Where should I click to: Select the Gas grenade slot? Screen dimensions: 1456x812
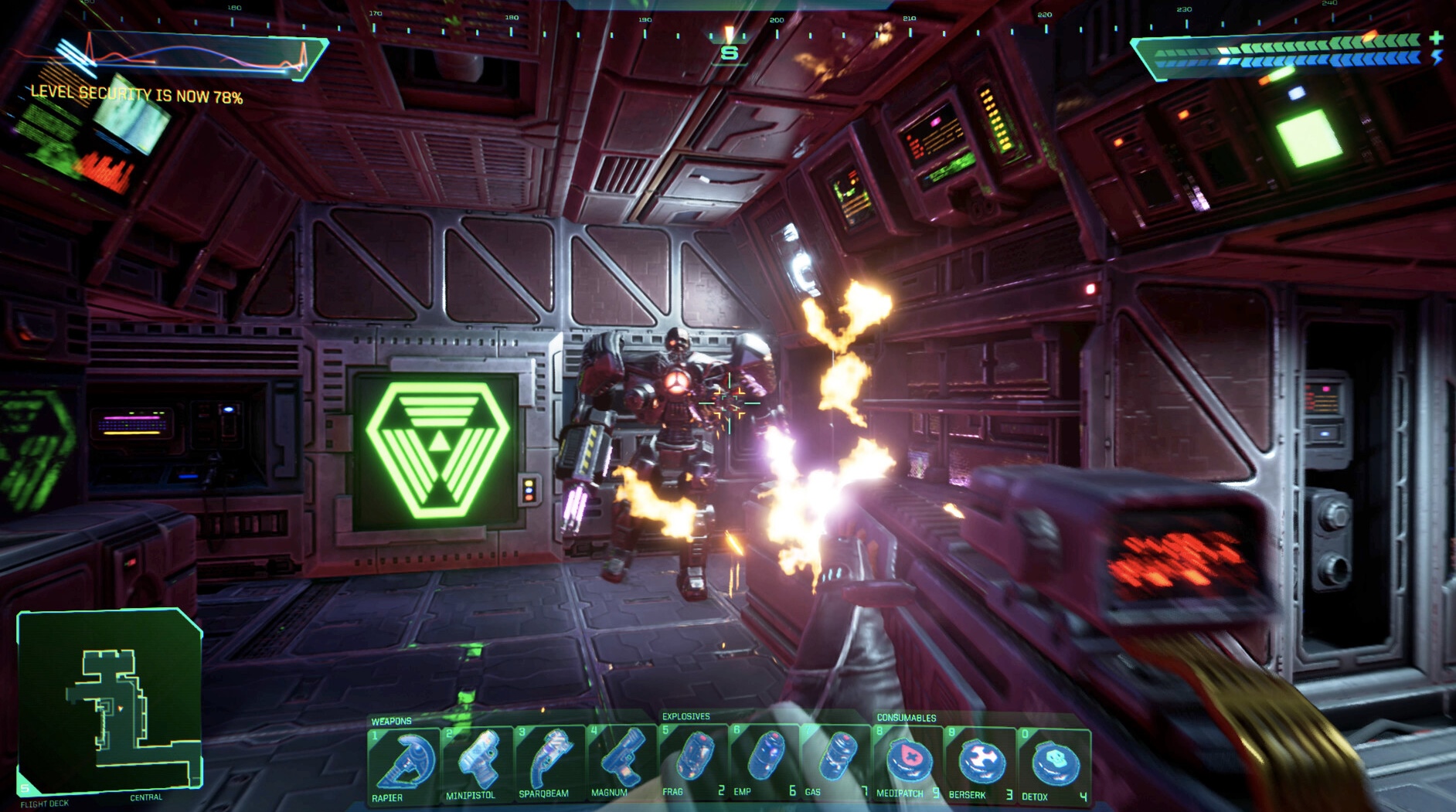836,761
